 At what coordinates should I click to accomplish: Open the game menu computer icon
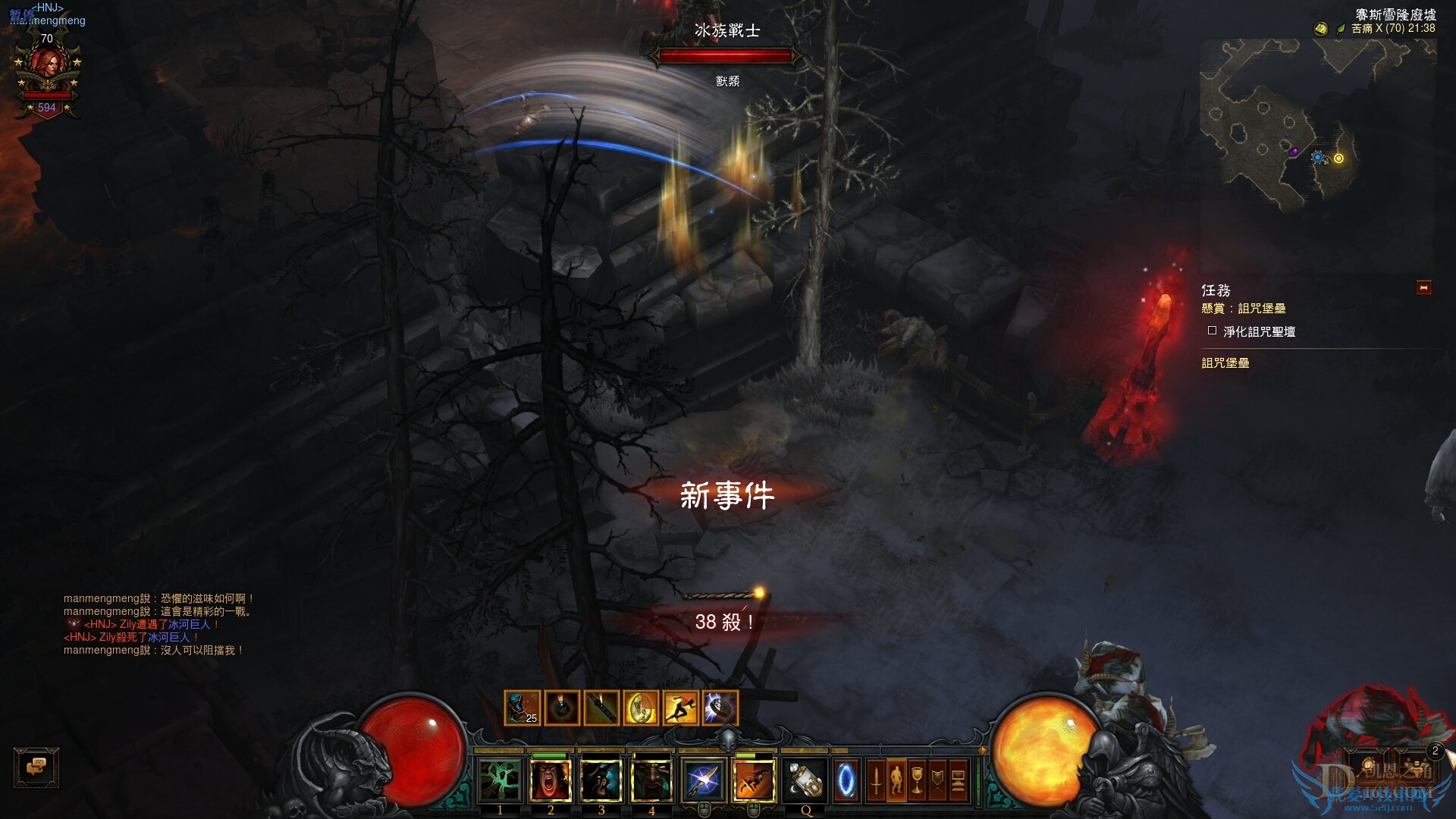[958, 780]
